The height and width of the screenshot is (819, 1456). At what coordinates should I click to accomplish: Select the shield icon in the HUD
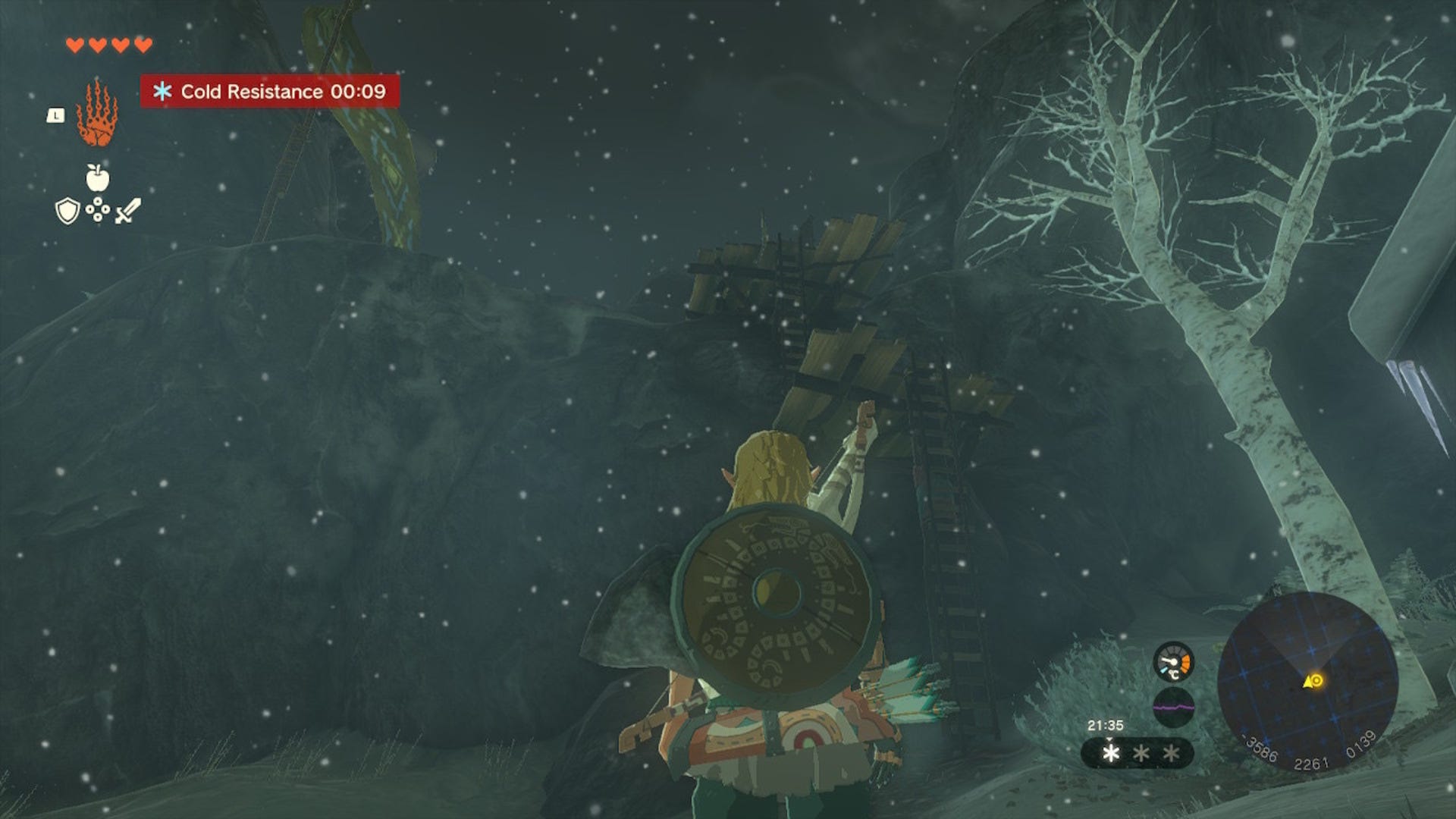pos(68,211)
